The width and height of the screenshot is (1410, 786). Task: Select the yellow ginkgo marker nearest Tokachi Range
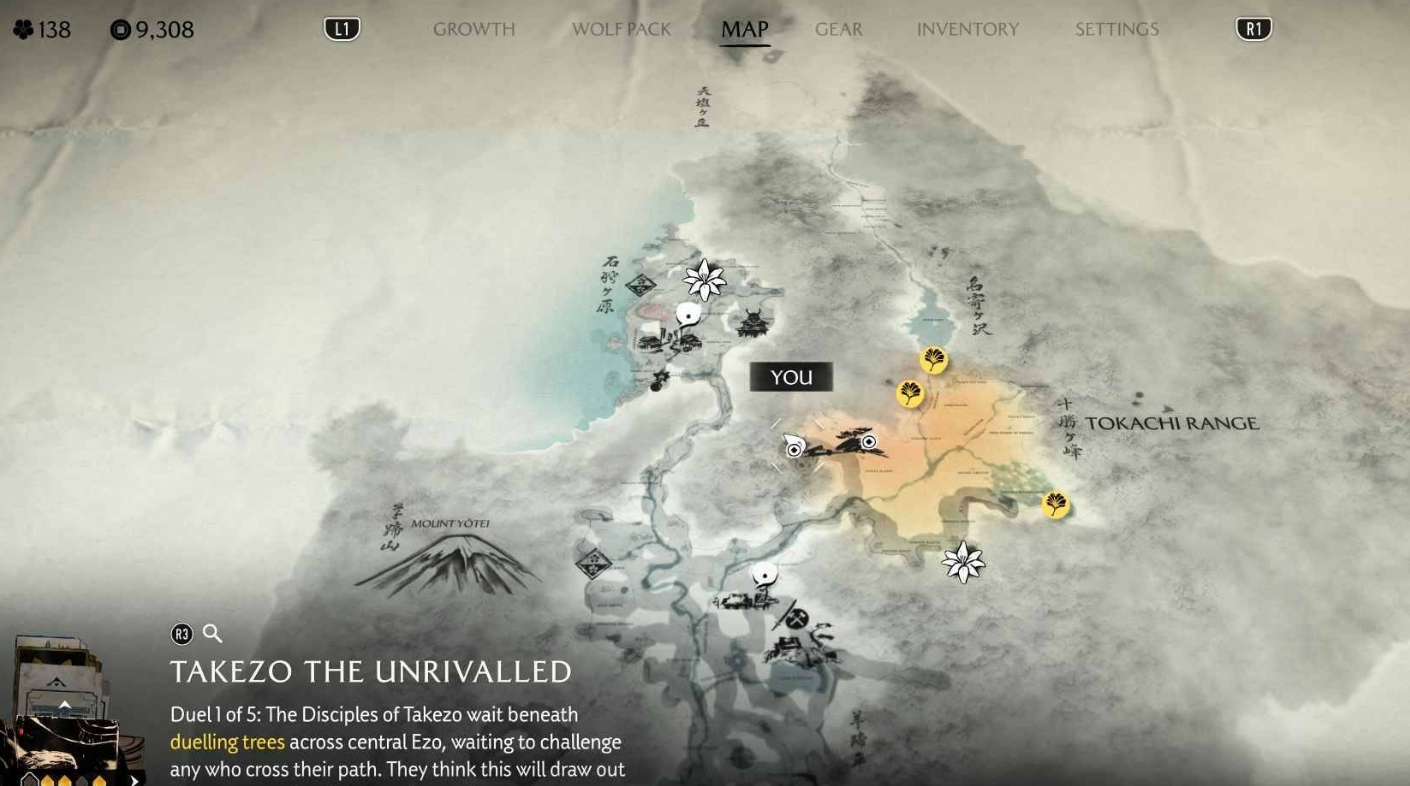click(x=1055, y=505)
